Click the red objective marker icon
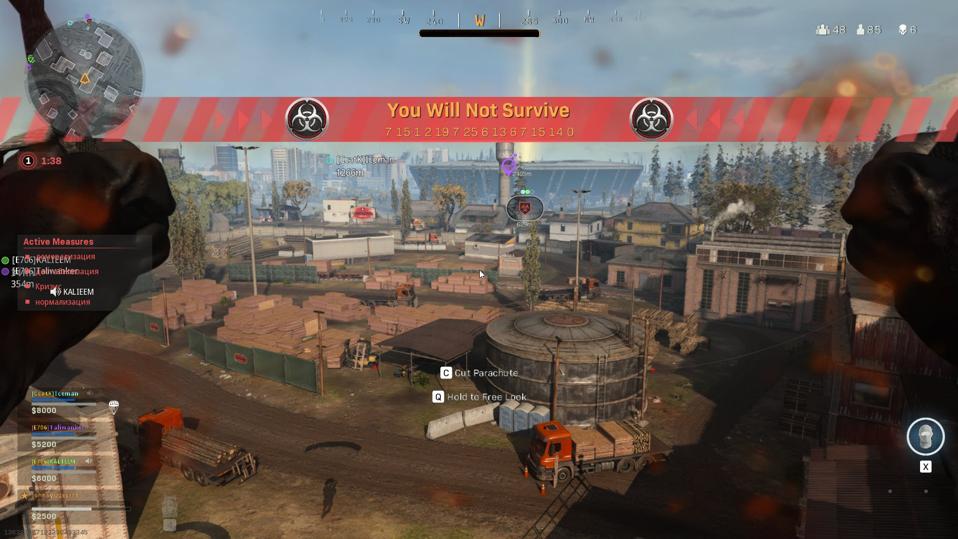The width and height of the screenshot is (958, 539). [524, 207]
